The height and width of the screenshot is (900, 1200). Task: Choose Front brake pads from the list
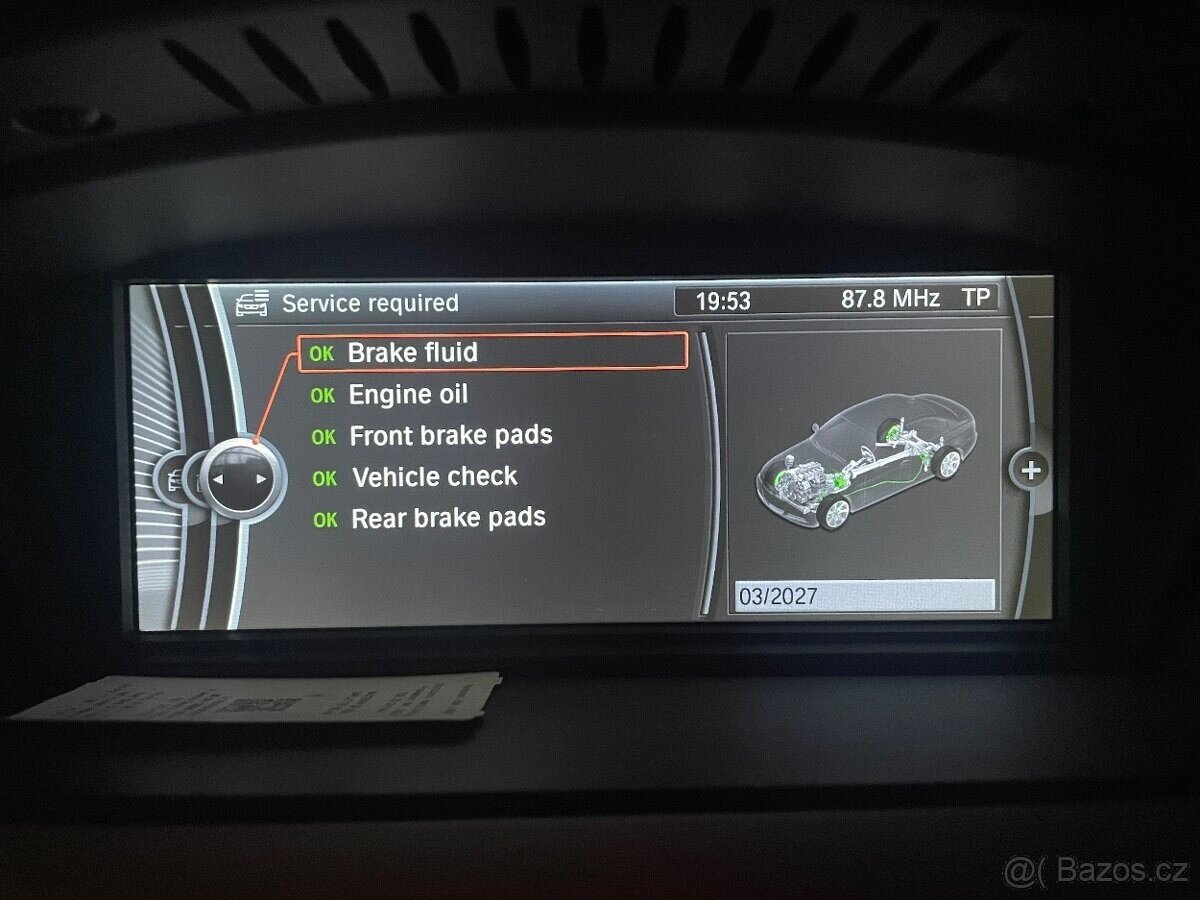[450, 436]
